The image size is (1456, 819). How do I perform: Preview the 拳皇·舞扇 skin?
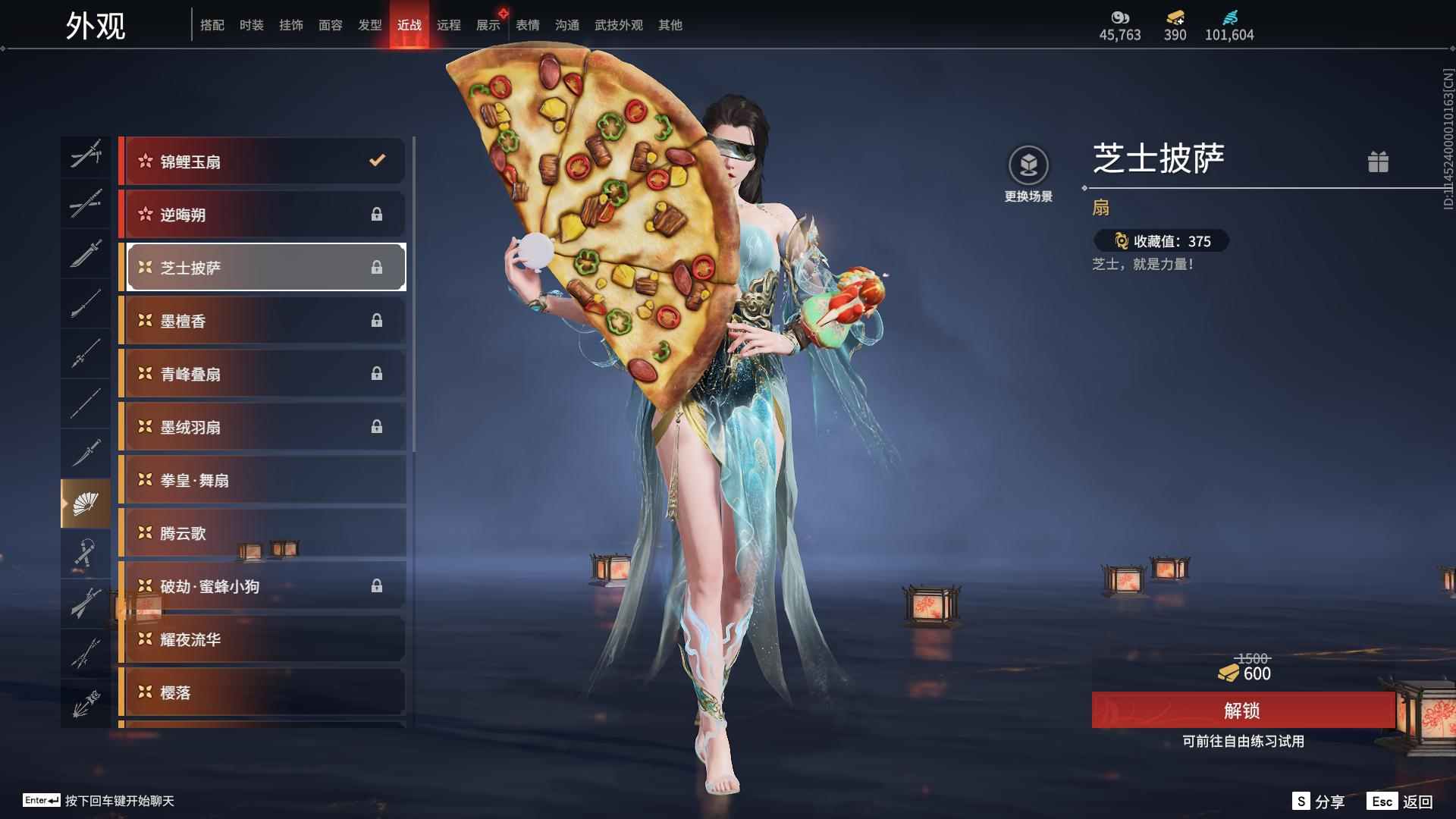(262, 480)
